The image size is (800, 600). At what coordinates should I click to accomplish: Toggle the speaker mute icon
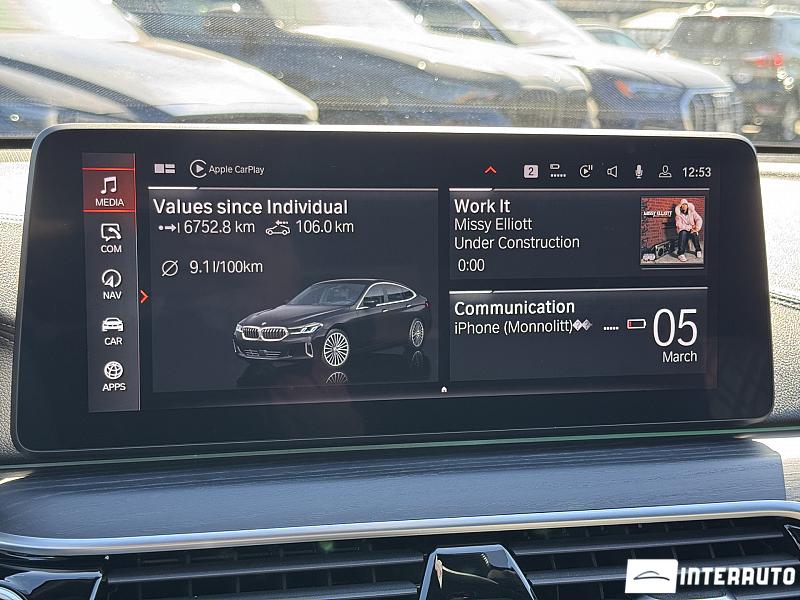(x=612, y=171)
